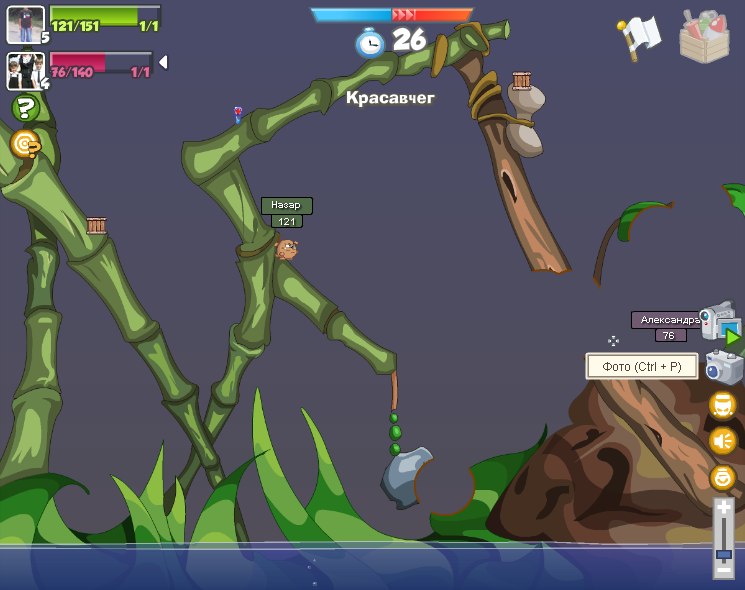745x590 pixels.
Task: Open the weapons crate inventory
Action: tap(704, 36)
